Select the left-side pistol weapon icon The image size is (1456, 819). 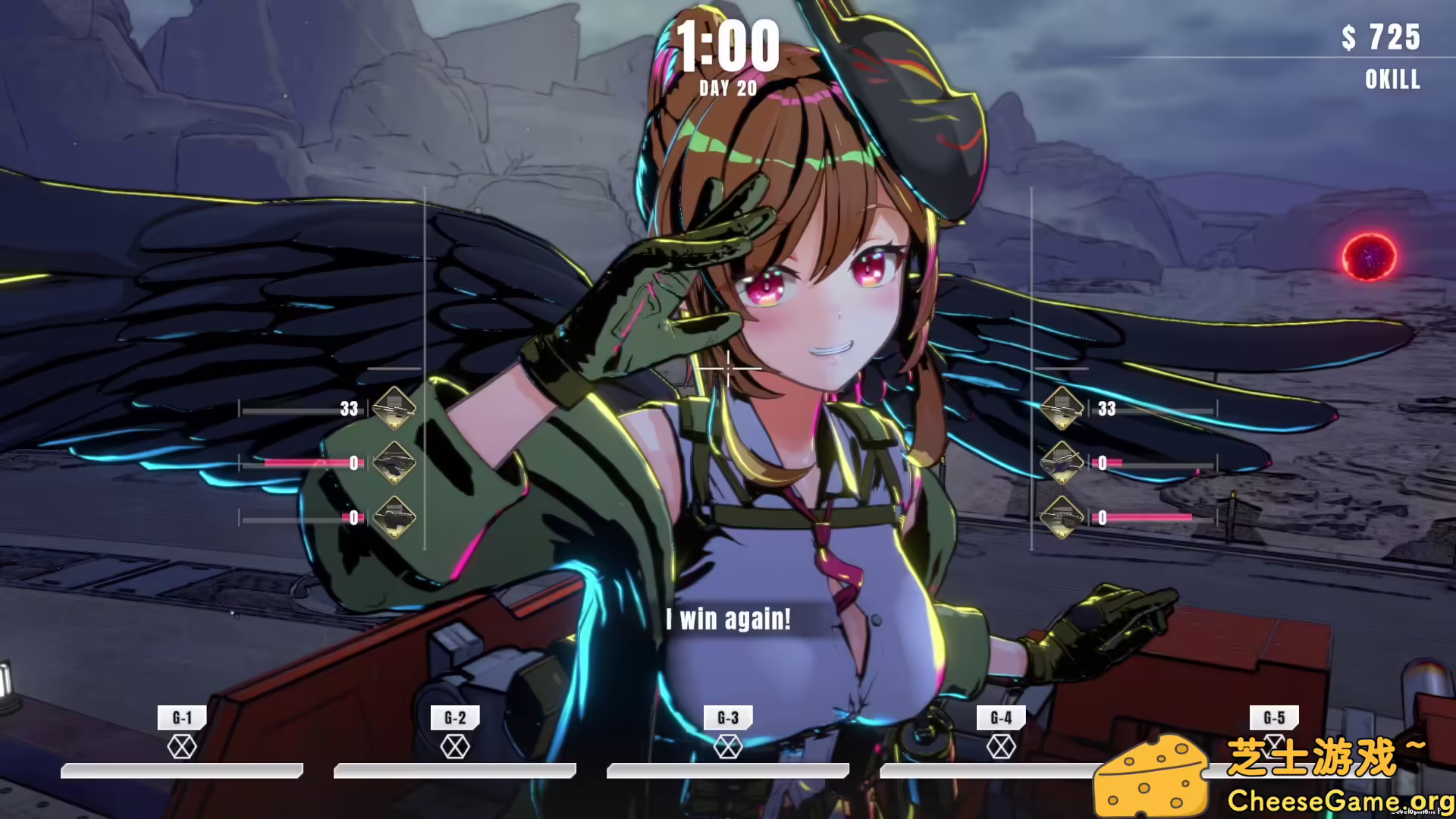395,463
